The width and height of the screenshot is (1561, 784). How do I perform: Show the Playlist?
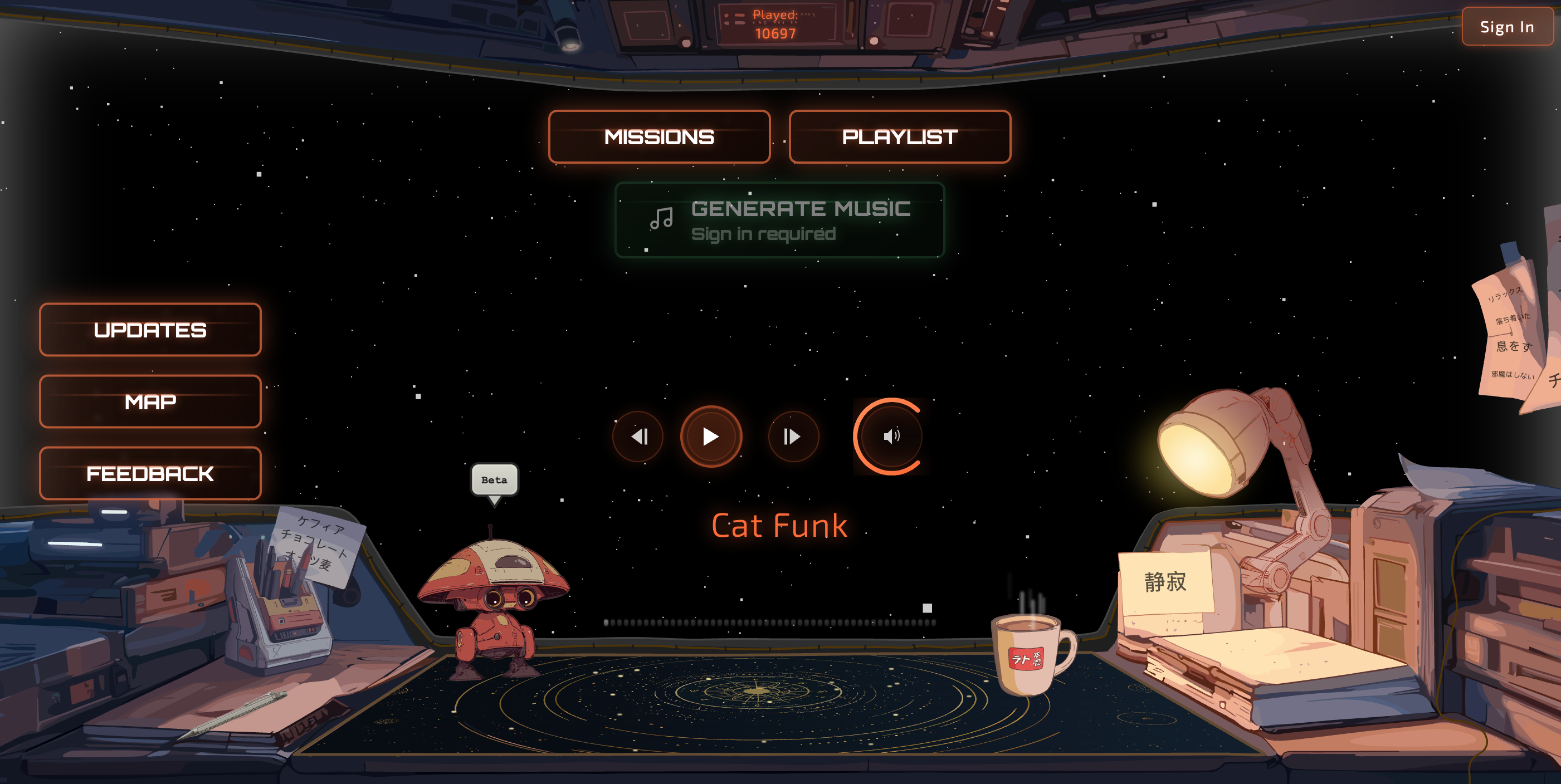click(x=899, y=137)
